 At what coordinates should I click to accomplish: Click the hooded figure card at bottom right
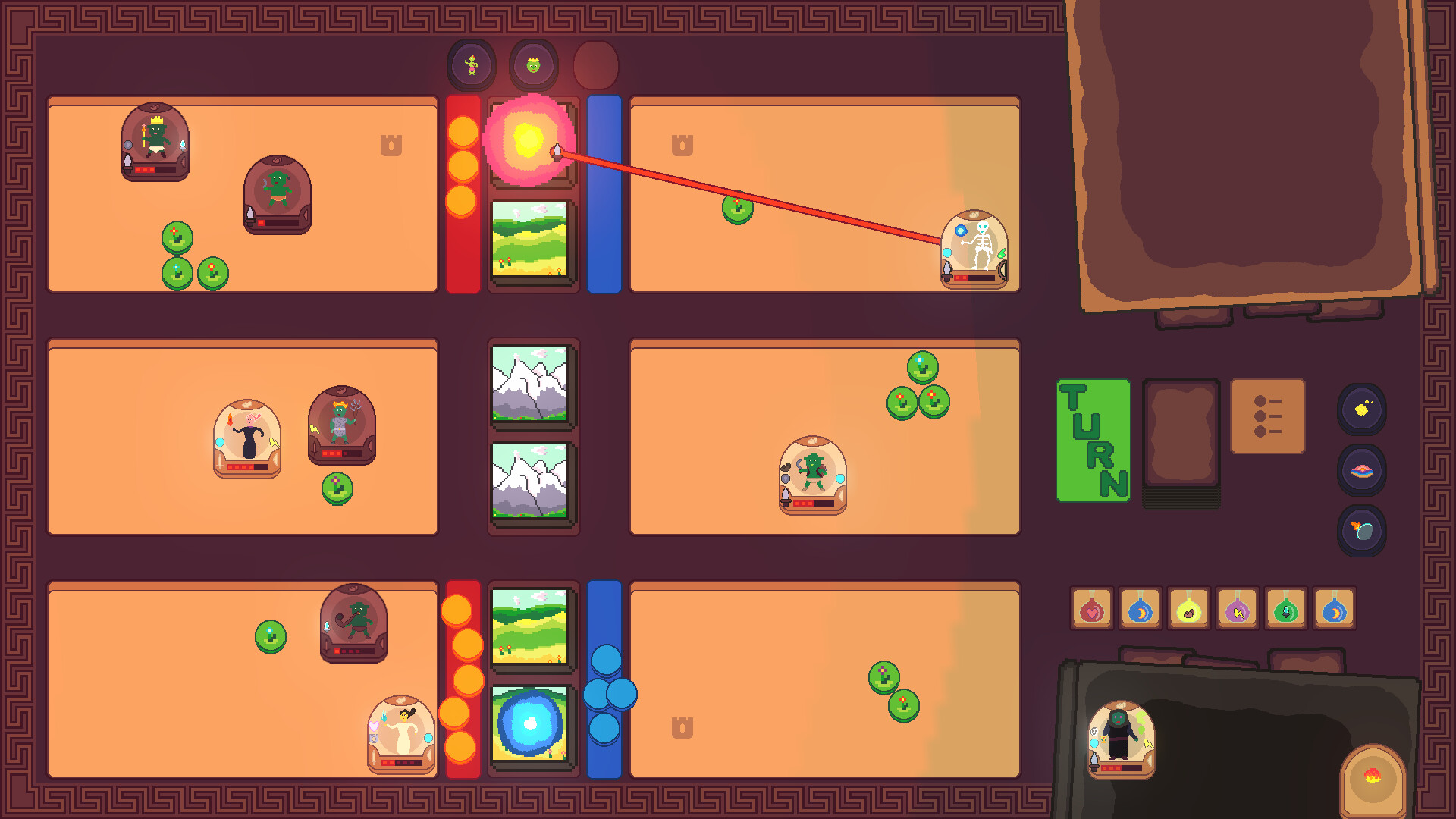tap(1122, 739)
